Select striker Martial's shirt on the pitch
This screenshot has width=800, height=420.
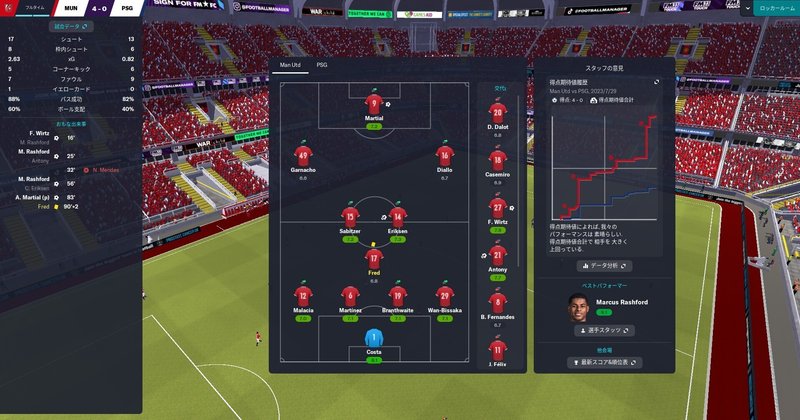(x=374, y=103)
